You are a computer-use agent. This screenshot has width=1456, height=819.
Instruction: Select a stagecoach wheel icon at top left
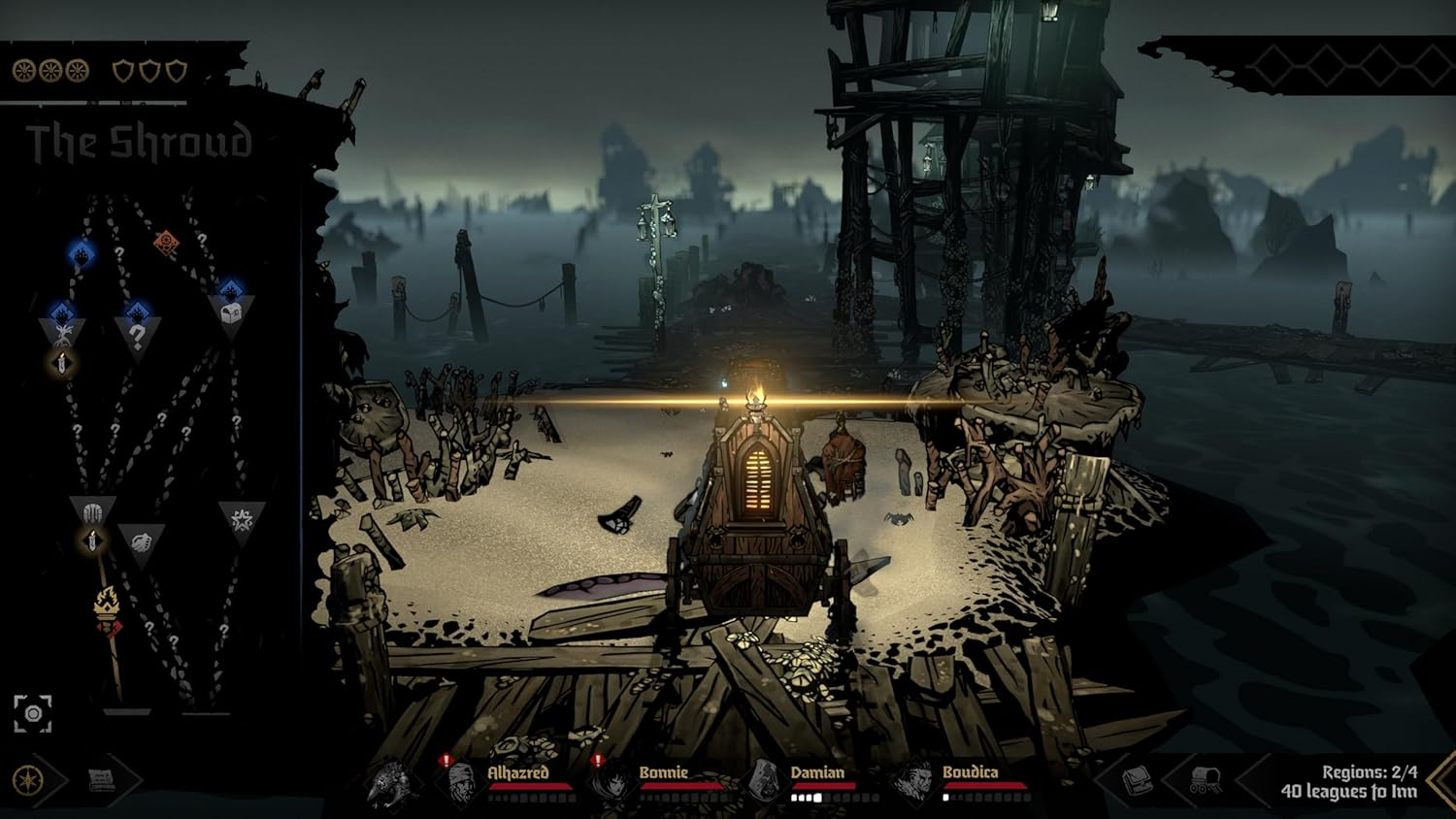pyautogui.click(x=23, y=71)
